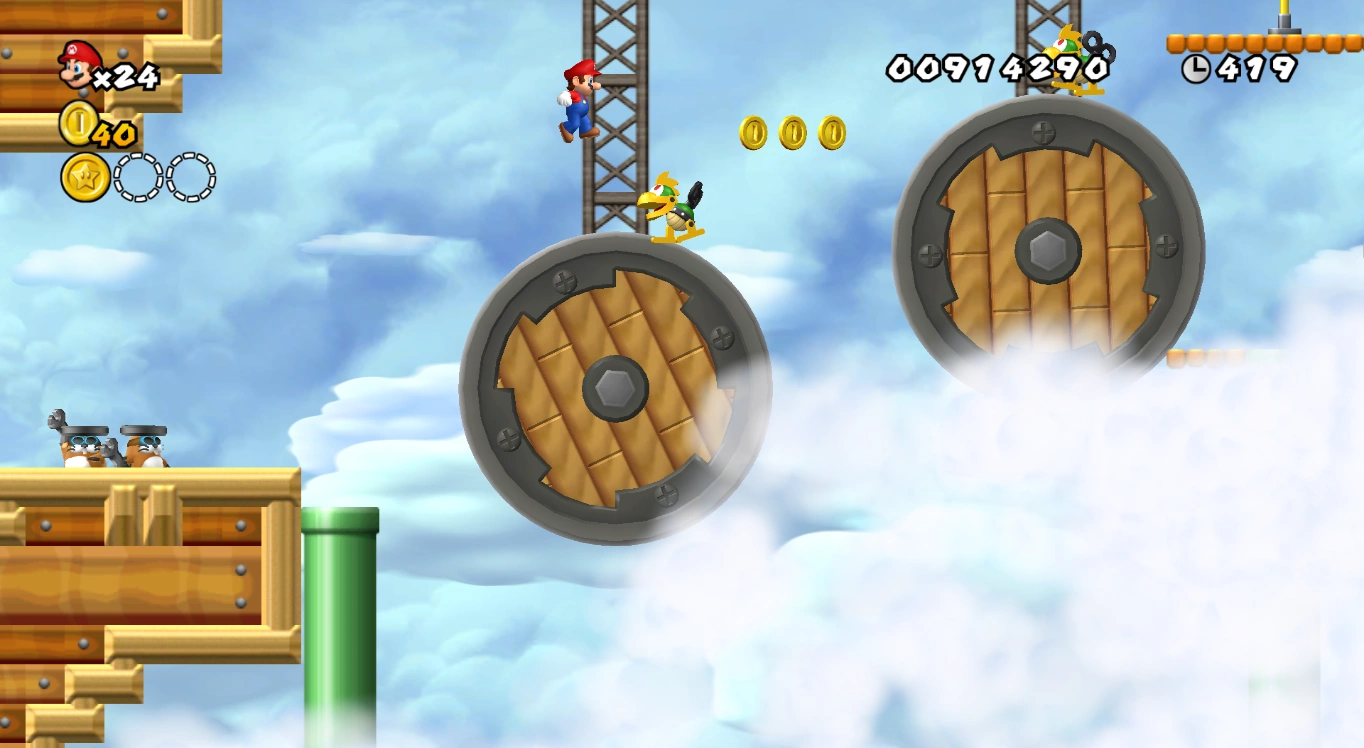Image resolution: width=1364 pixels, height=748 pixels.
Task: Click the clock icon next to the timer
Action: click(x=1196, y=69)
